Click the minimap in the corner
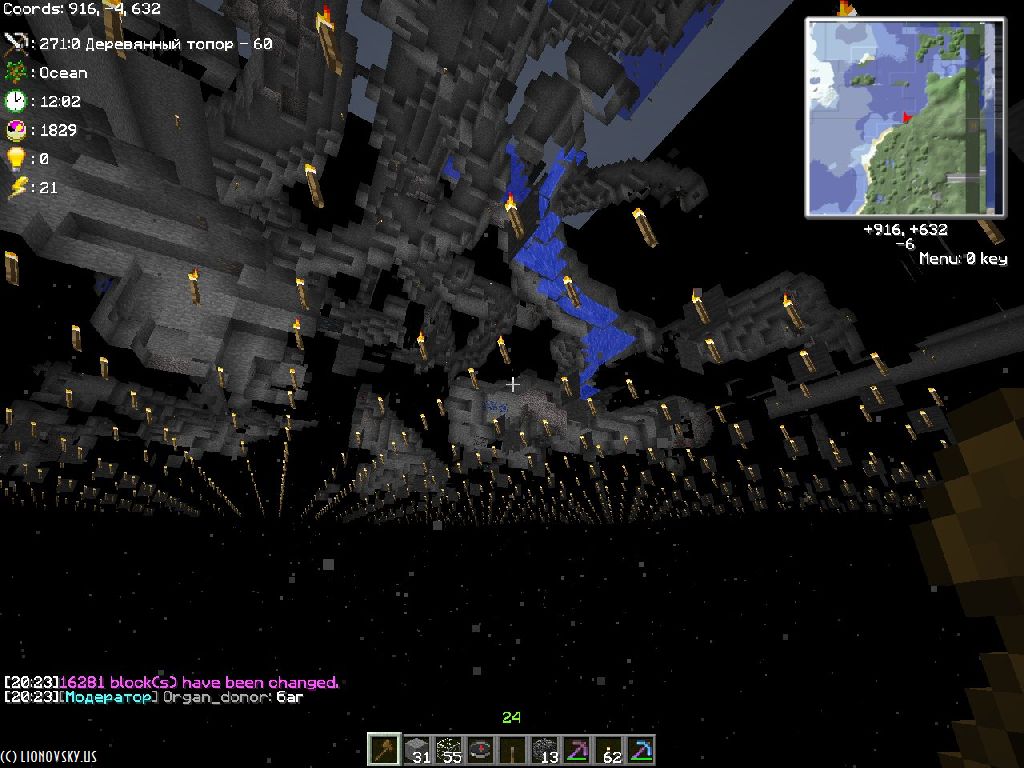 [905, 117]
